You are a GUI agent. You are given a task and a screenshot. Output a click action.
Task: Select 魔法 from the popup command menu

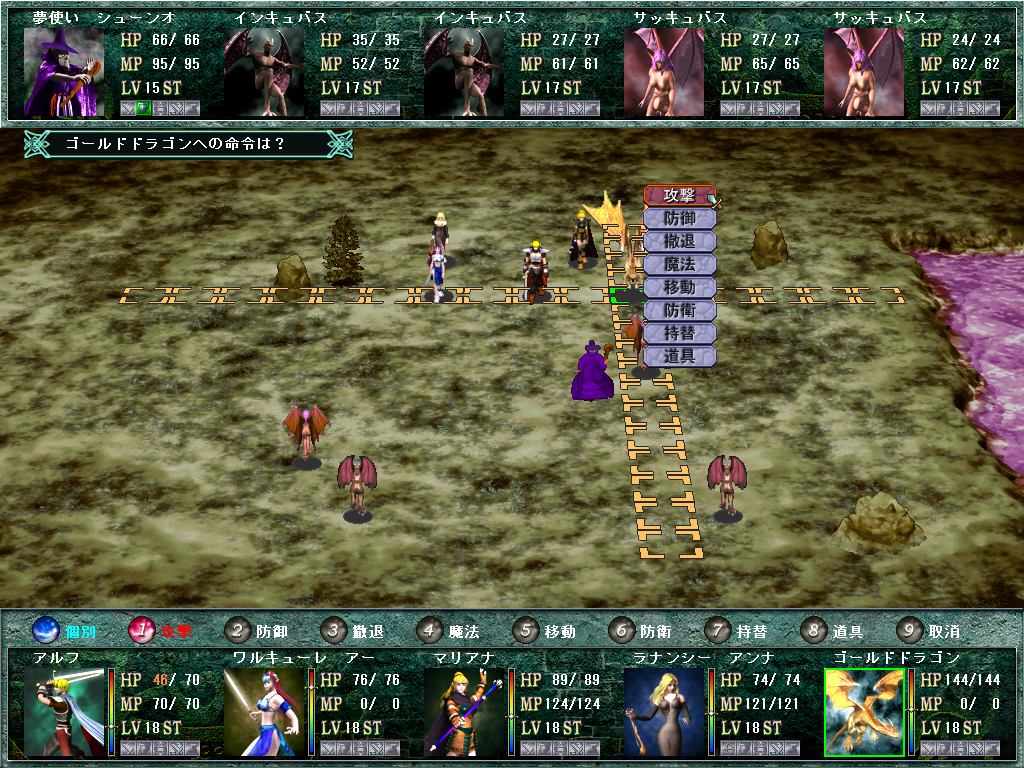click(679, 264)
